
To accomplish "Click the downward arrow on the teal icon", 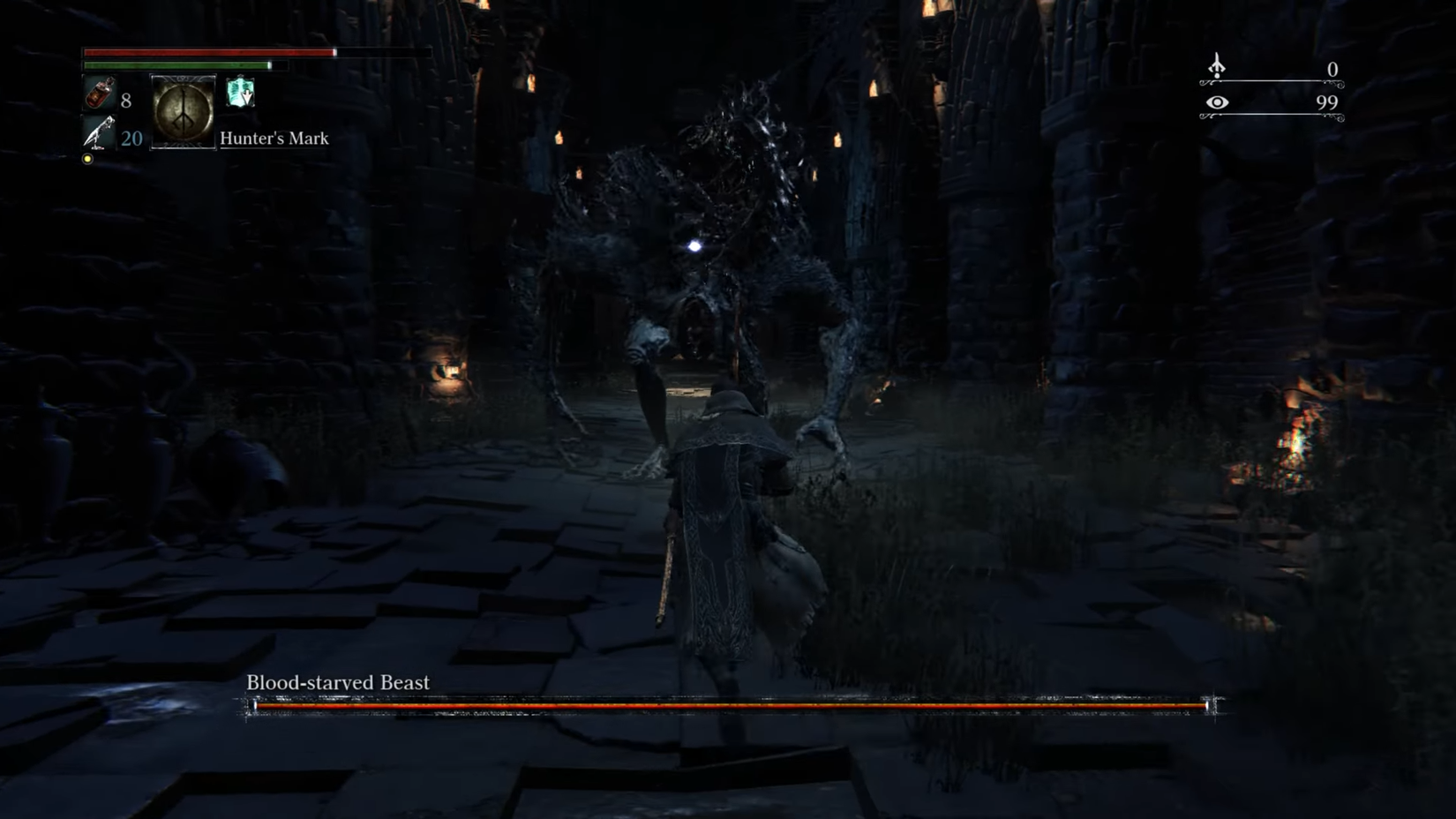I will pos(247,97).
